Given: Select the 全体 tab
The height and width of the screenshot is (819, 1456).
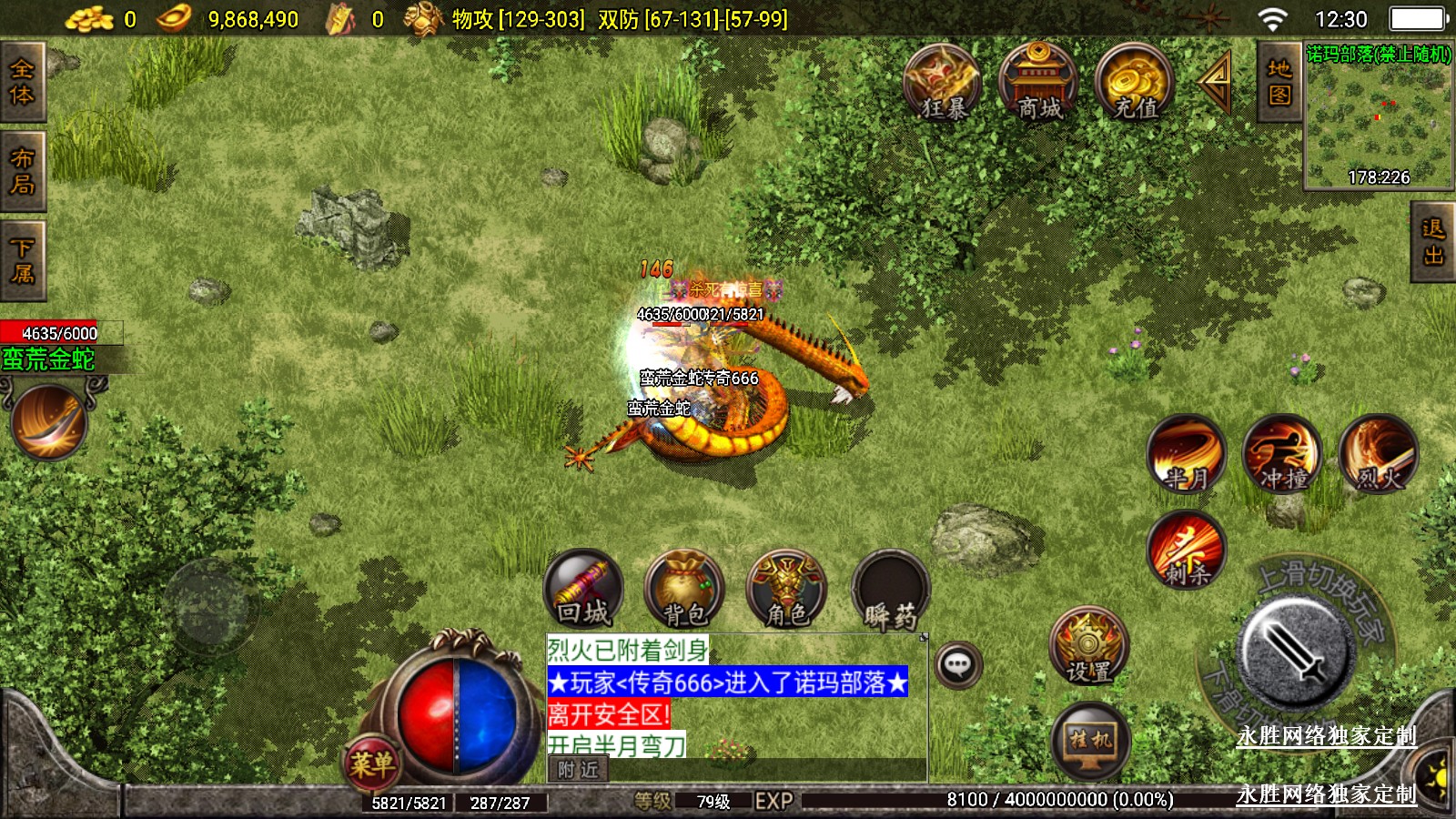Looking at the screenshot, I should tap(22, 82).
